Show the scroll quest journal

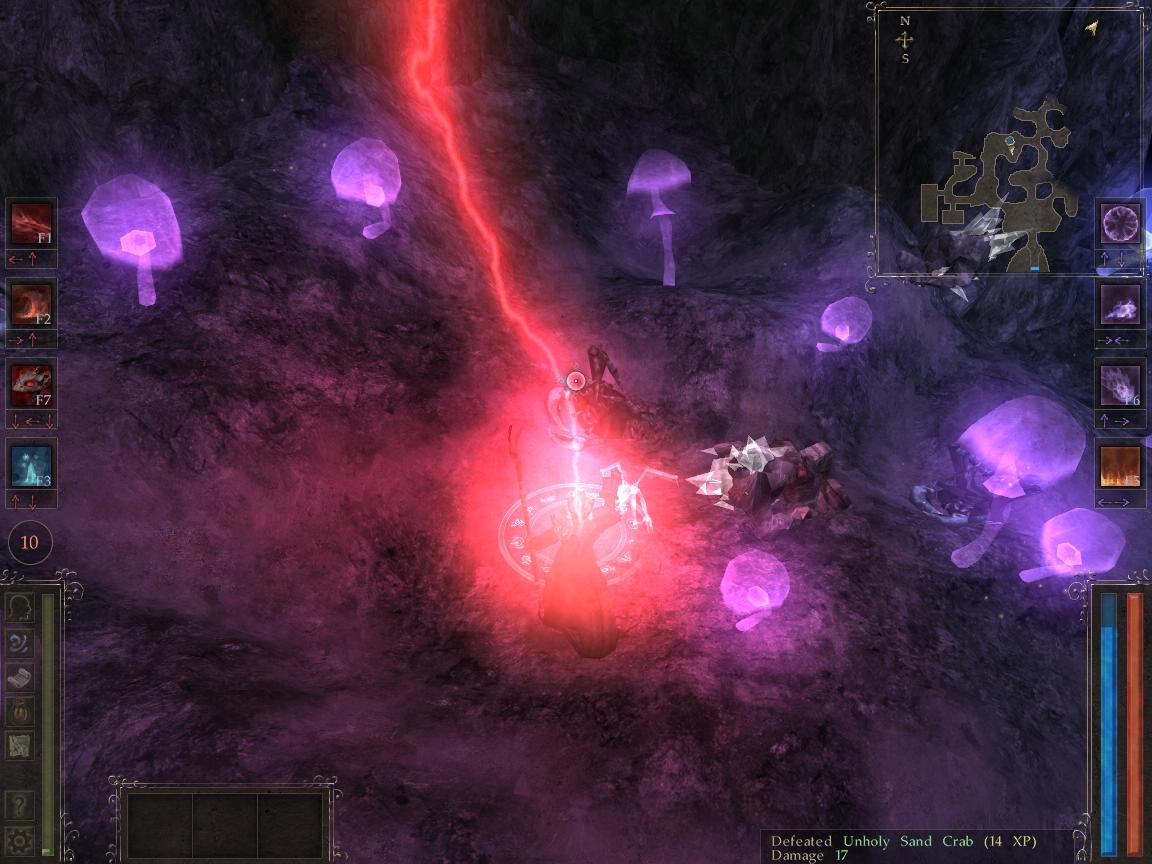pyautogui.click(x=21, y=676)
